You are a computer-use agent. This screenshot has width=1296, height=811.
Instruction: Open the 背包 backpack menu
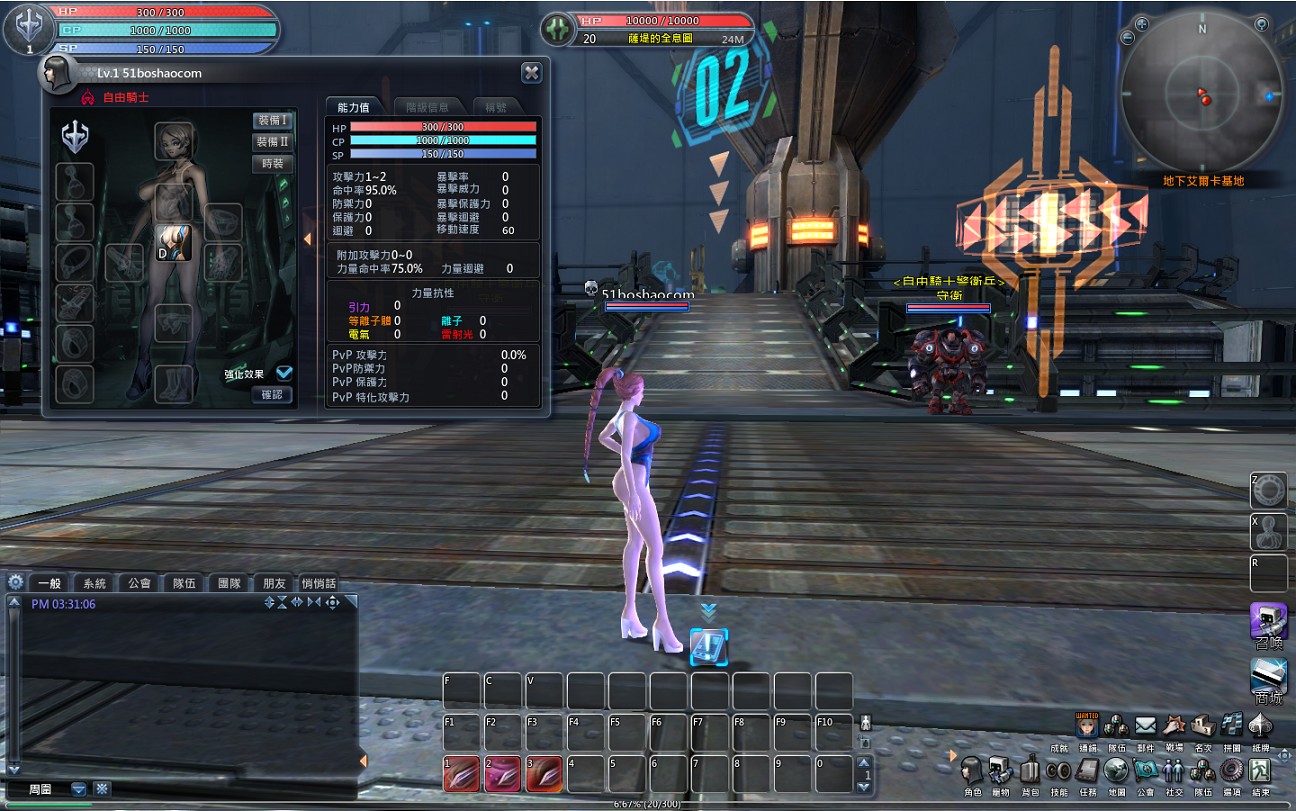coord(1030,770)
